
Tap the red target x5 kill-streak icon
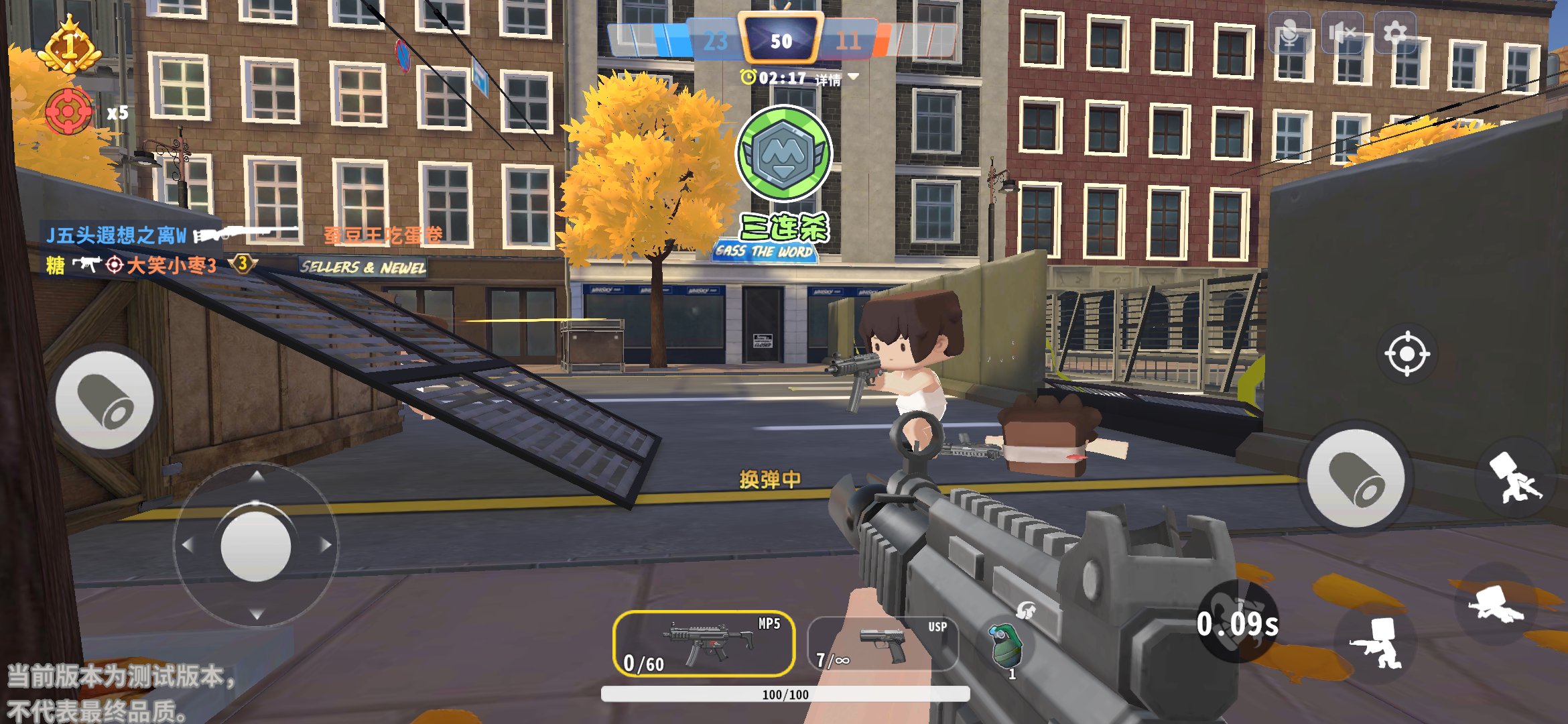pyautogui.click(x=69, y=111)
